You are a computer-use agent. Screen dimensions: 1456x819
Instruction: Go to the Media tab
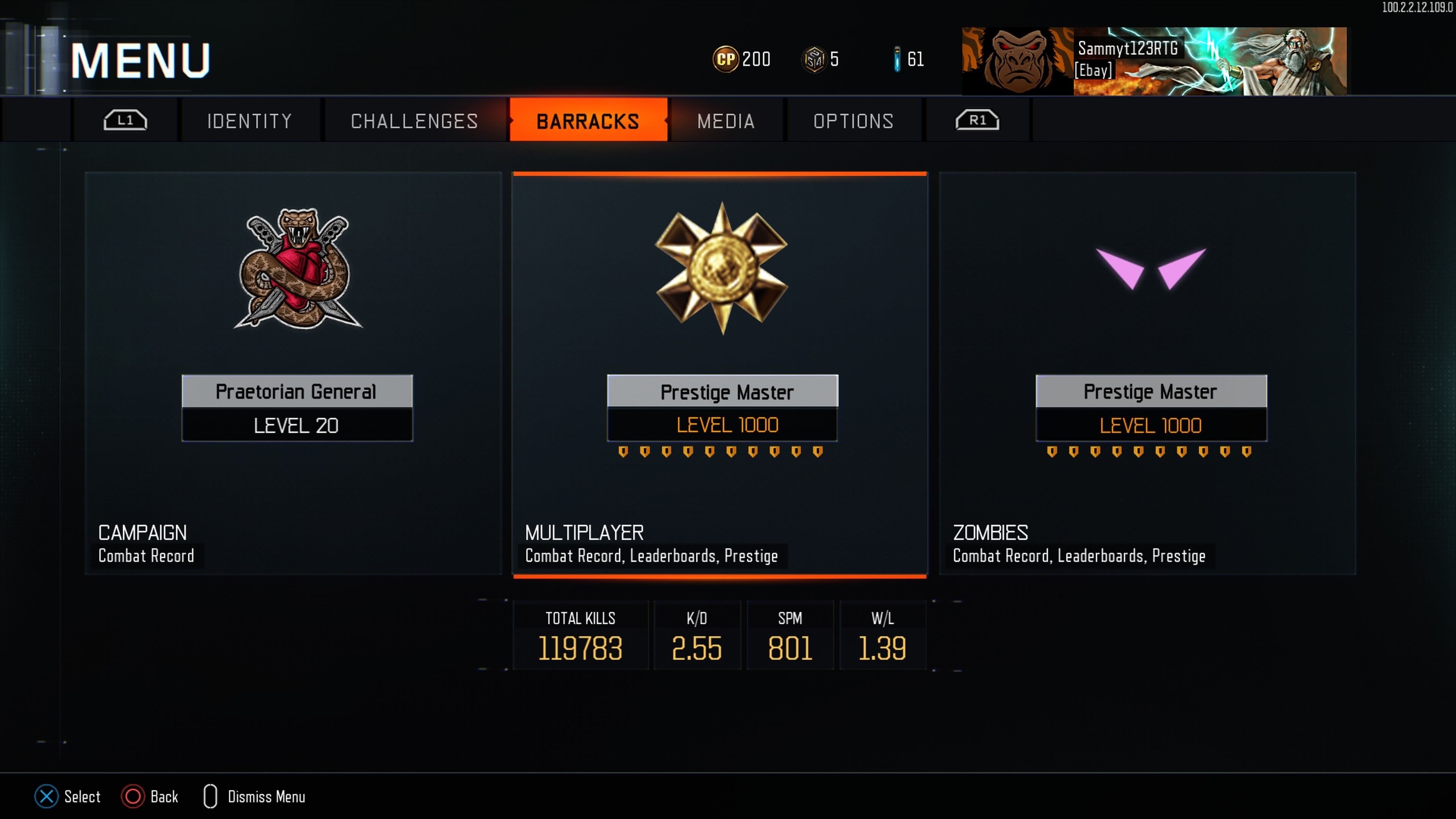[726, 121]
